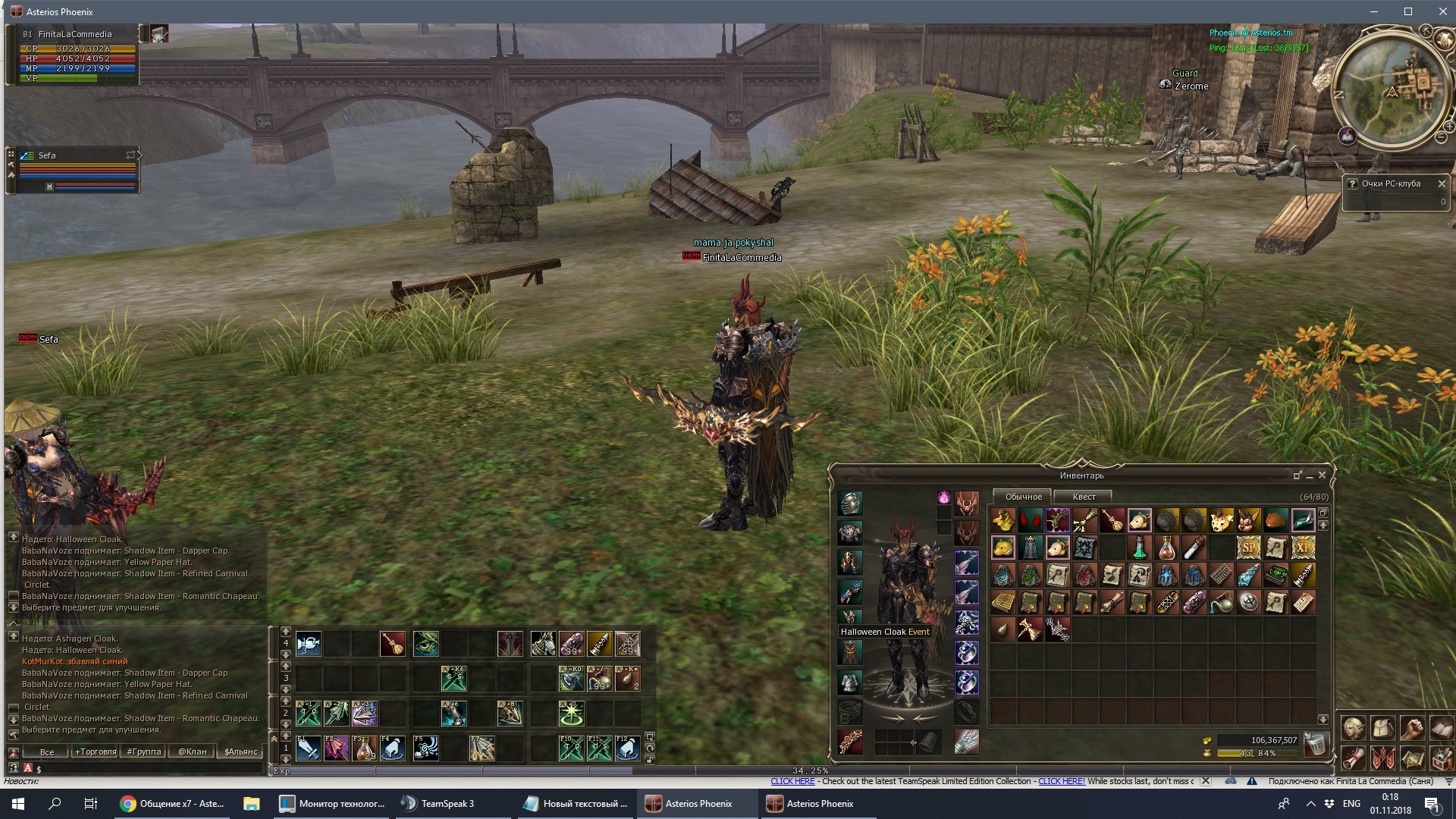Switch chat to @Клан channel
Image resolution: width=1456 pixels, height=819 pixels.
tap(192, 752)
